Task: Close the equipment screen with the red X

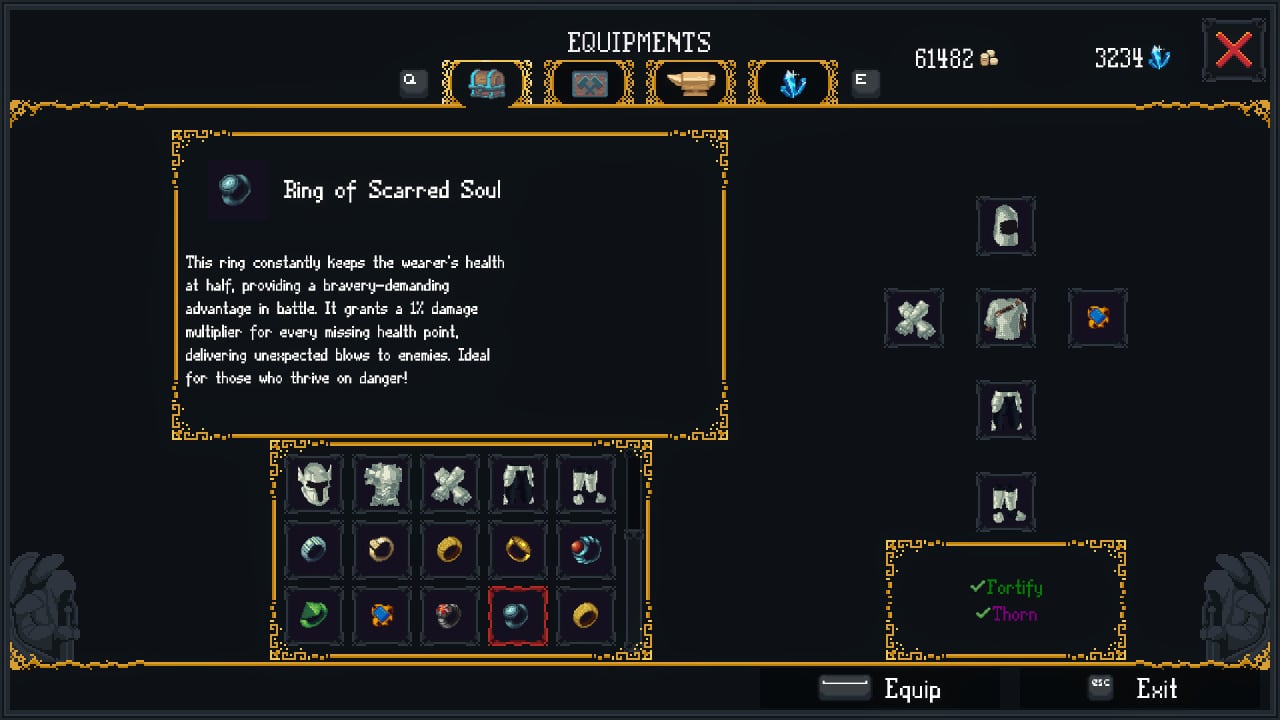Action: [x=1233, y=51]
